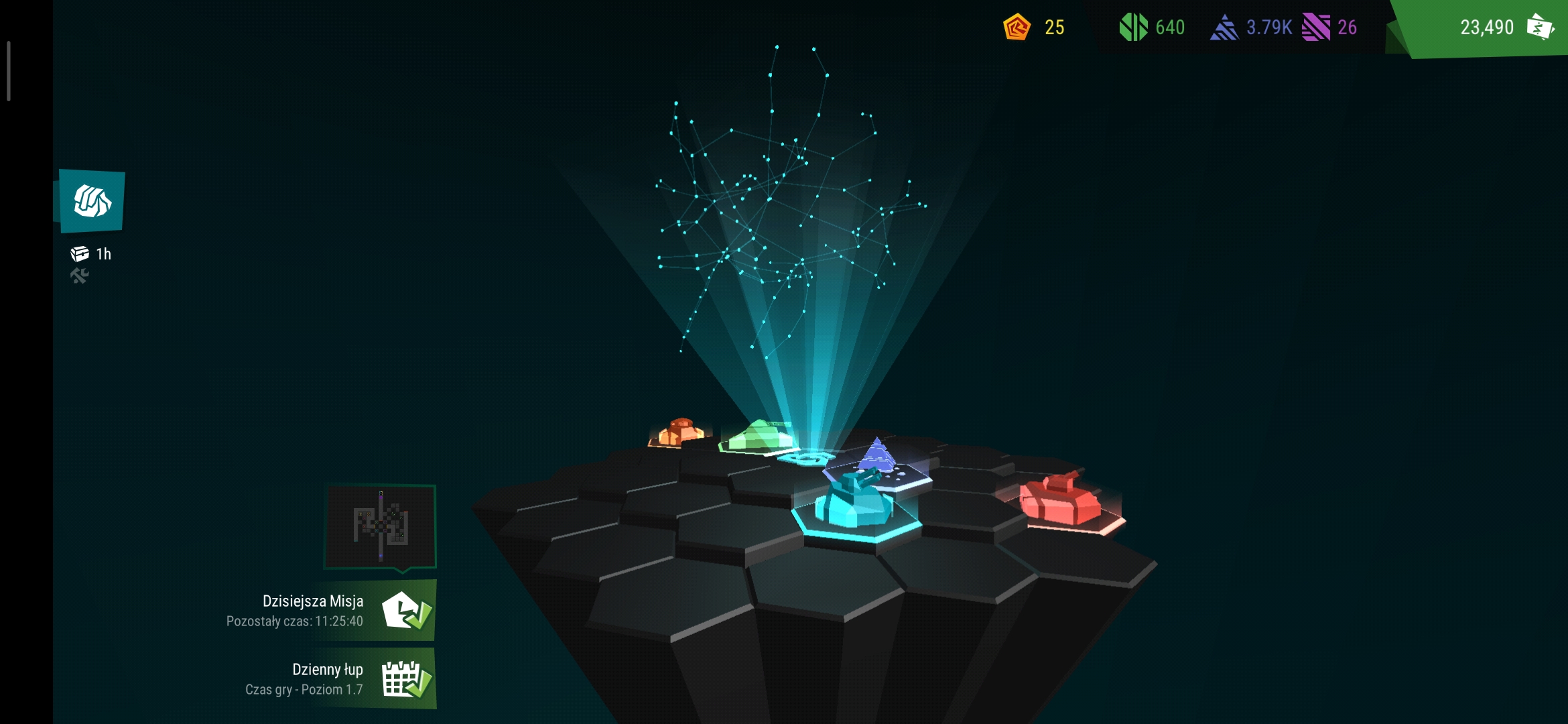
Task: Select the green crystal tile
Action: pyautogui.click(x=761, y=436)
